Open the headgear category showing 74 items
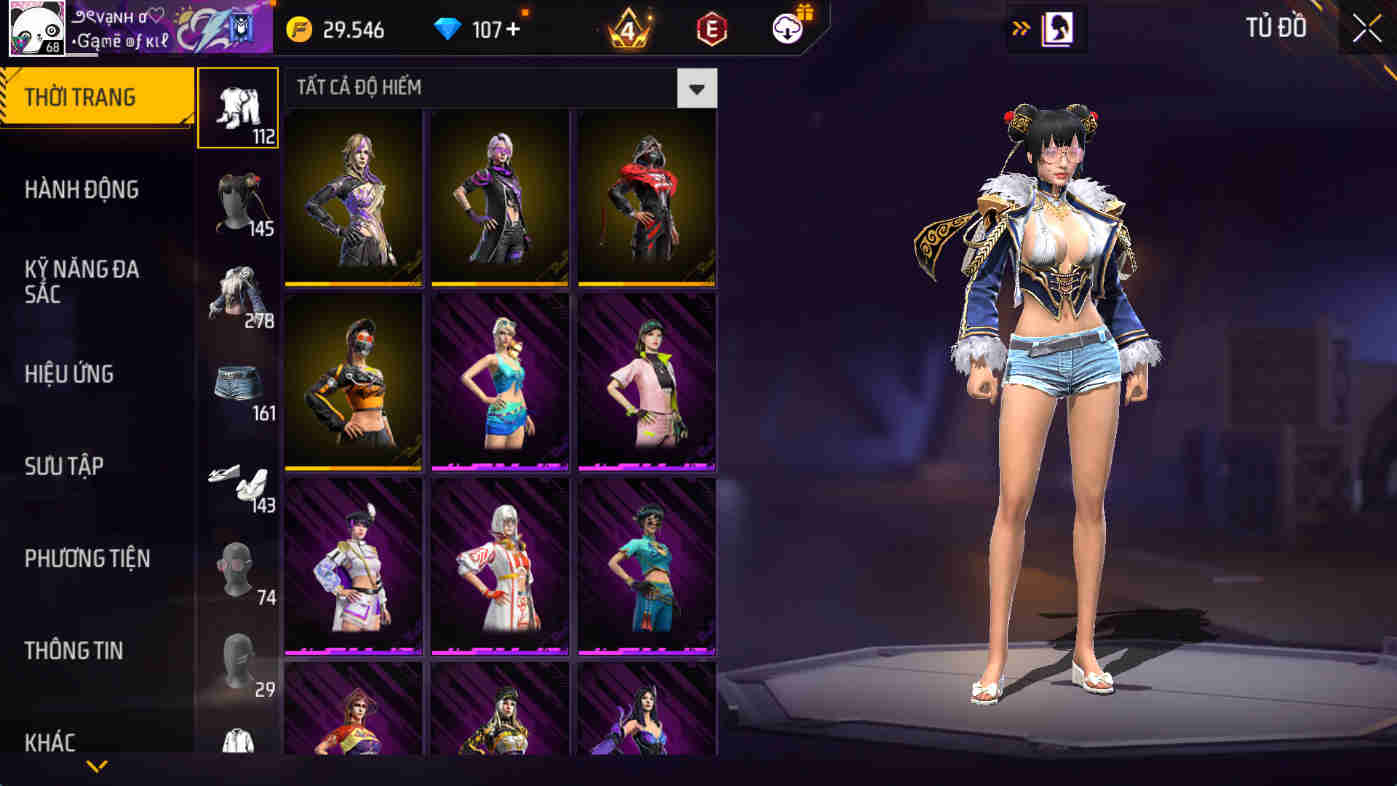 [237, 572]
